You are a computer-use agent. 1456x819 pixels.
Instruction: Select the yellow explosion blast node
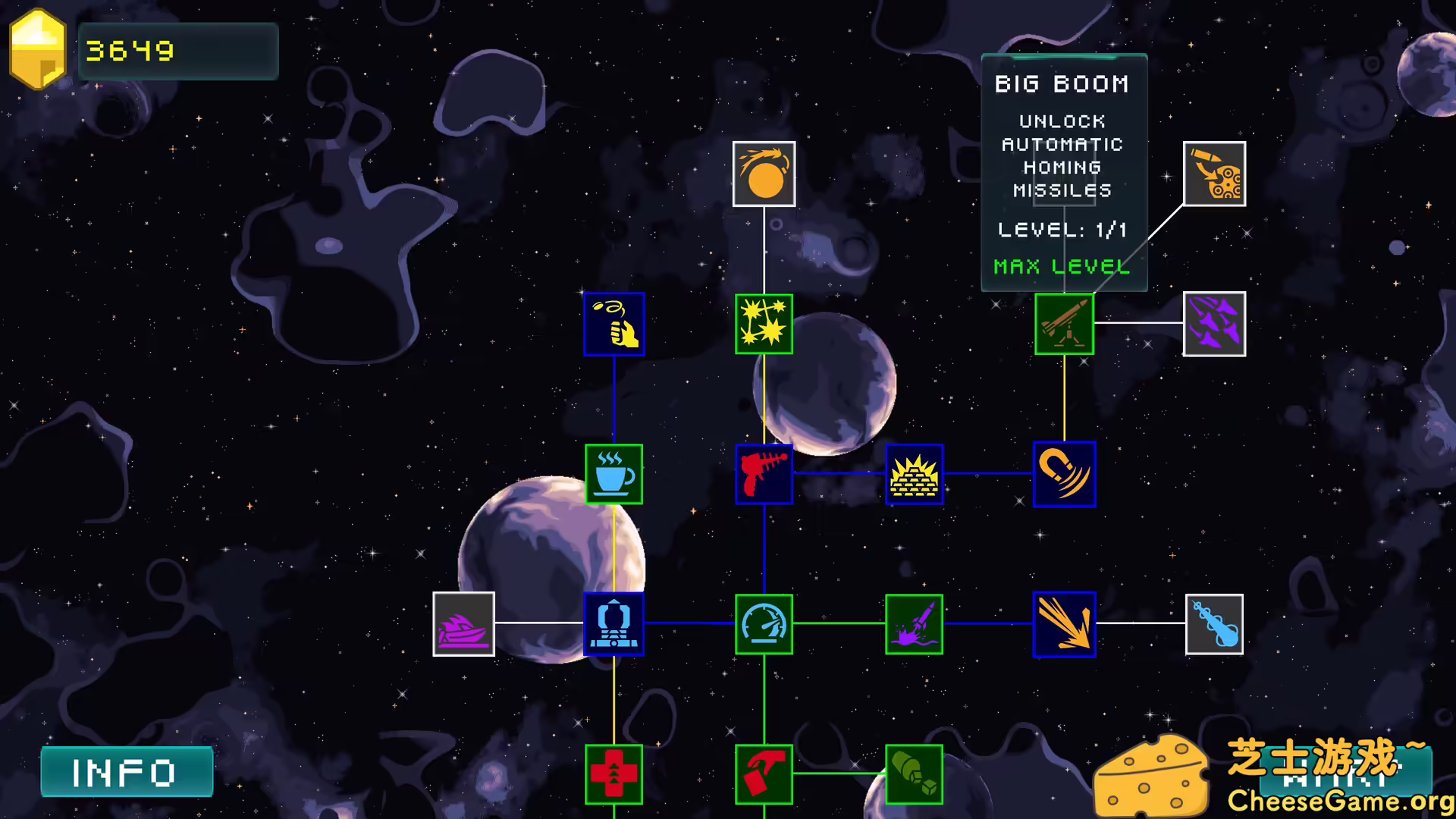[1064, 623]
